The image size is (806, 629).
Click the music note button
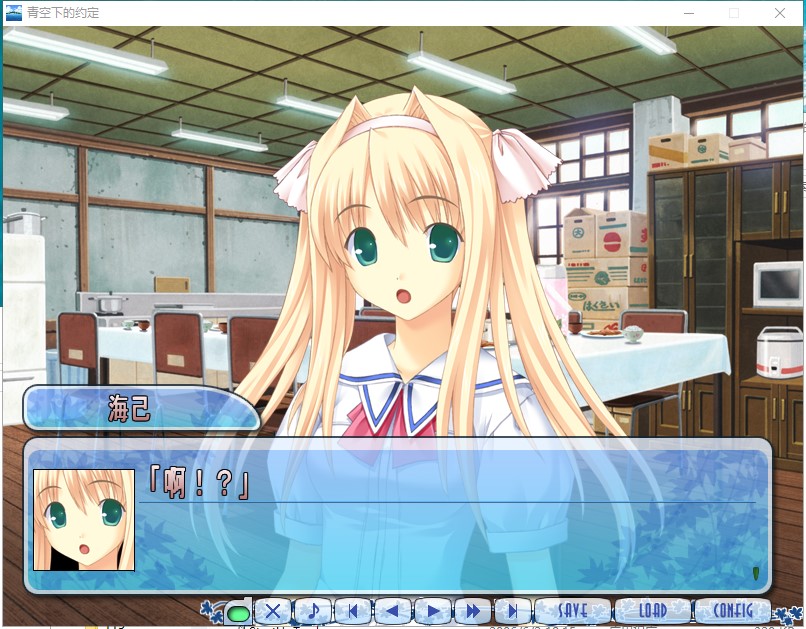point(313,610)
